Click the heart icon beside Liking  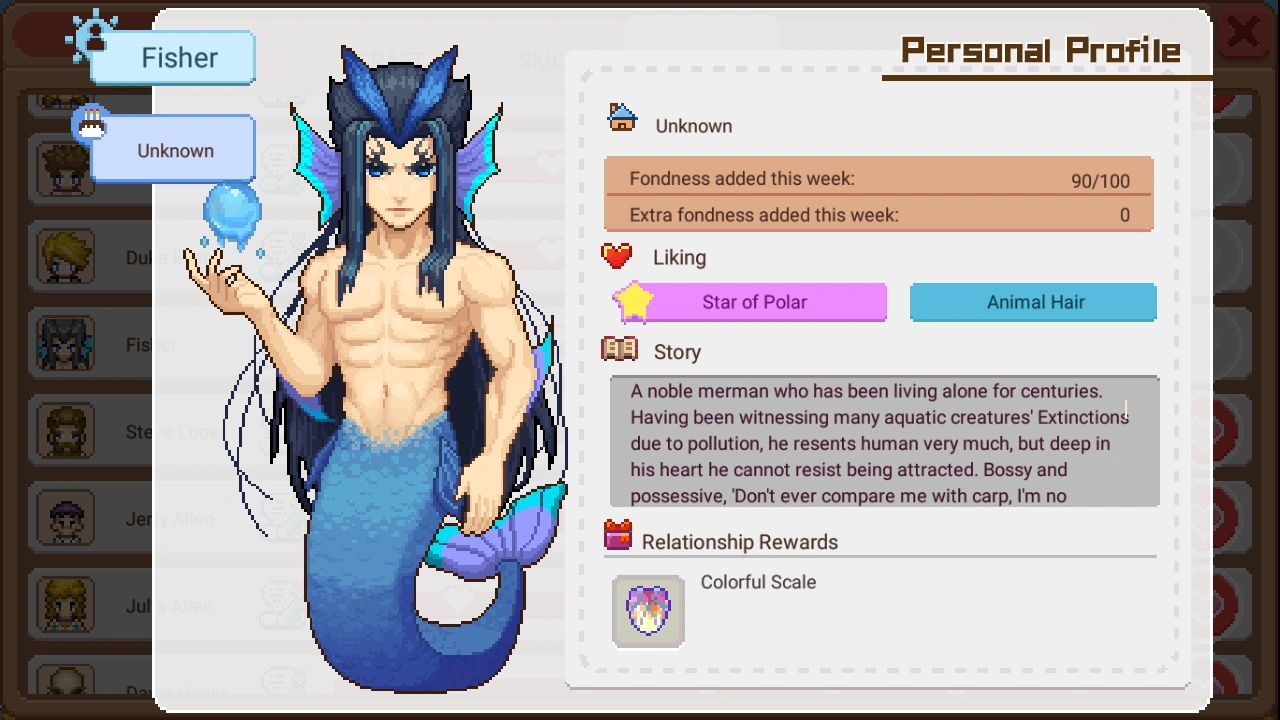coord(617,256)
